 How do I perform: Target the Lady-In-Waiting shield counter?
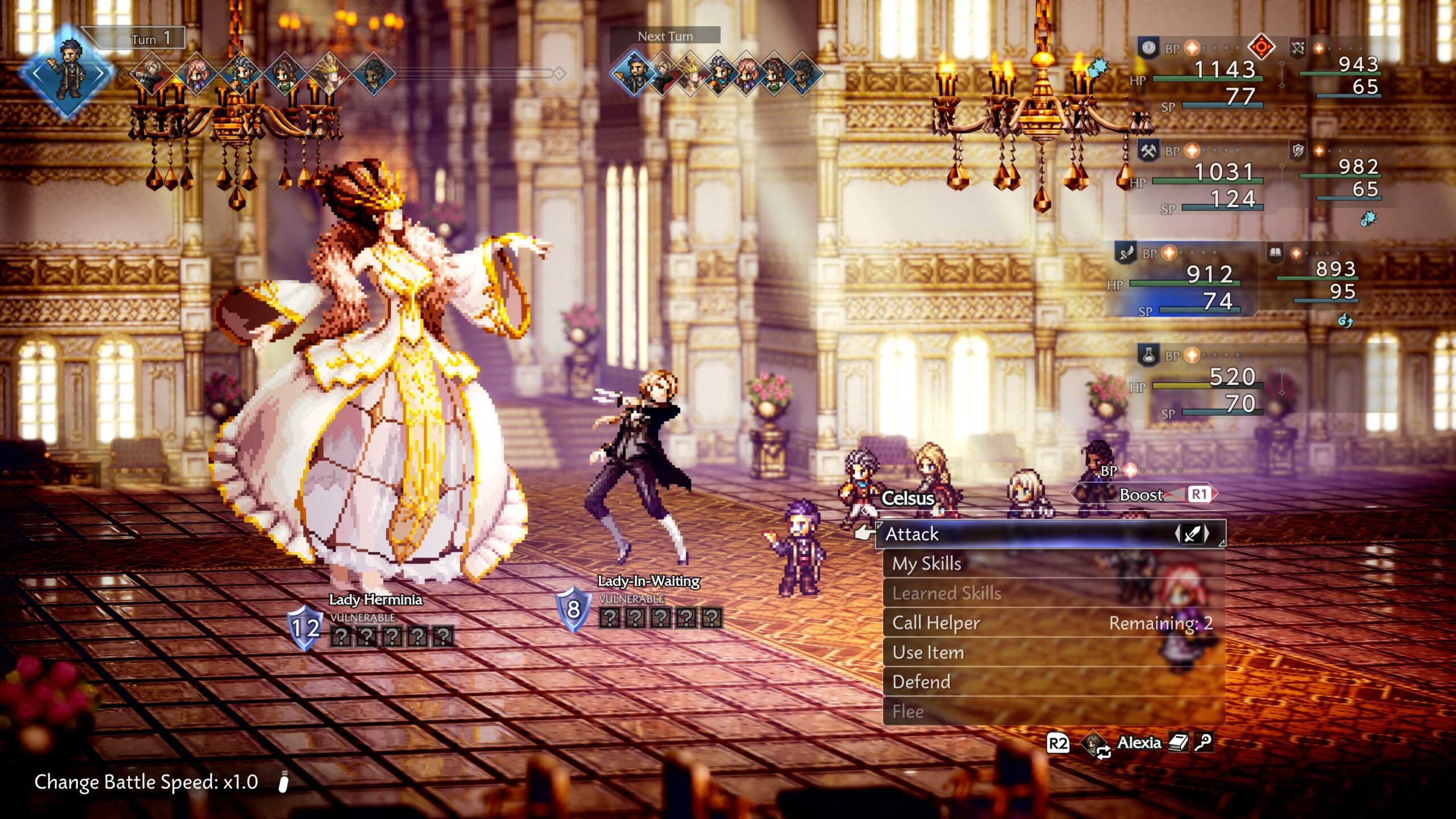[x=573, y=609]
